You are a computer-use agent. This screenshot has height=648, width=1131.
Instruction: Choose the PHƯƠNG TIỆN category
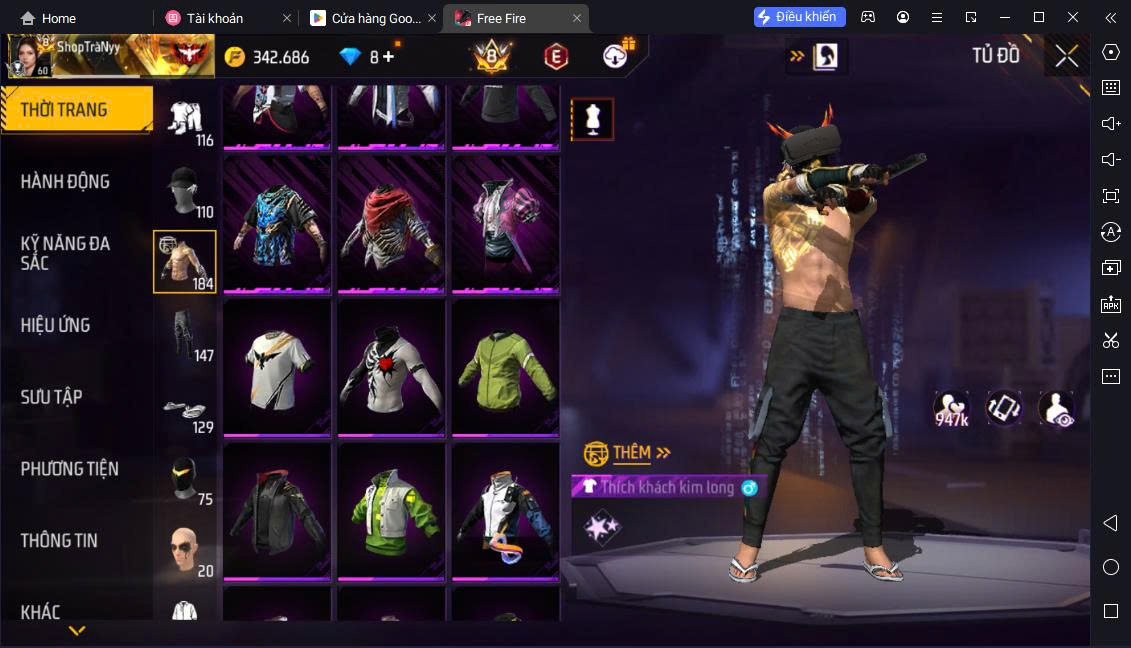coord(70,469)
